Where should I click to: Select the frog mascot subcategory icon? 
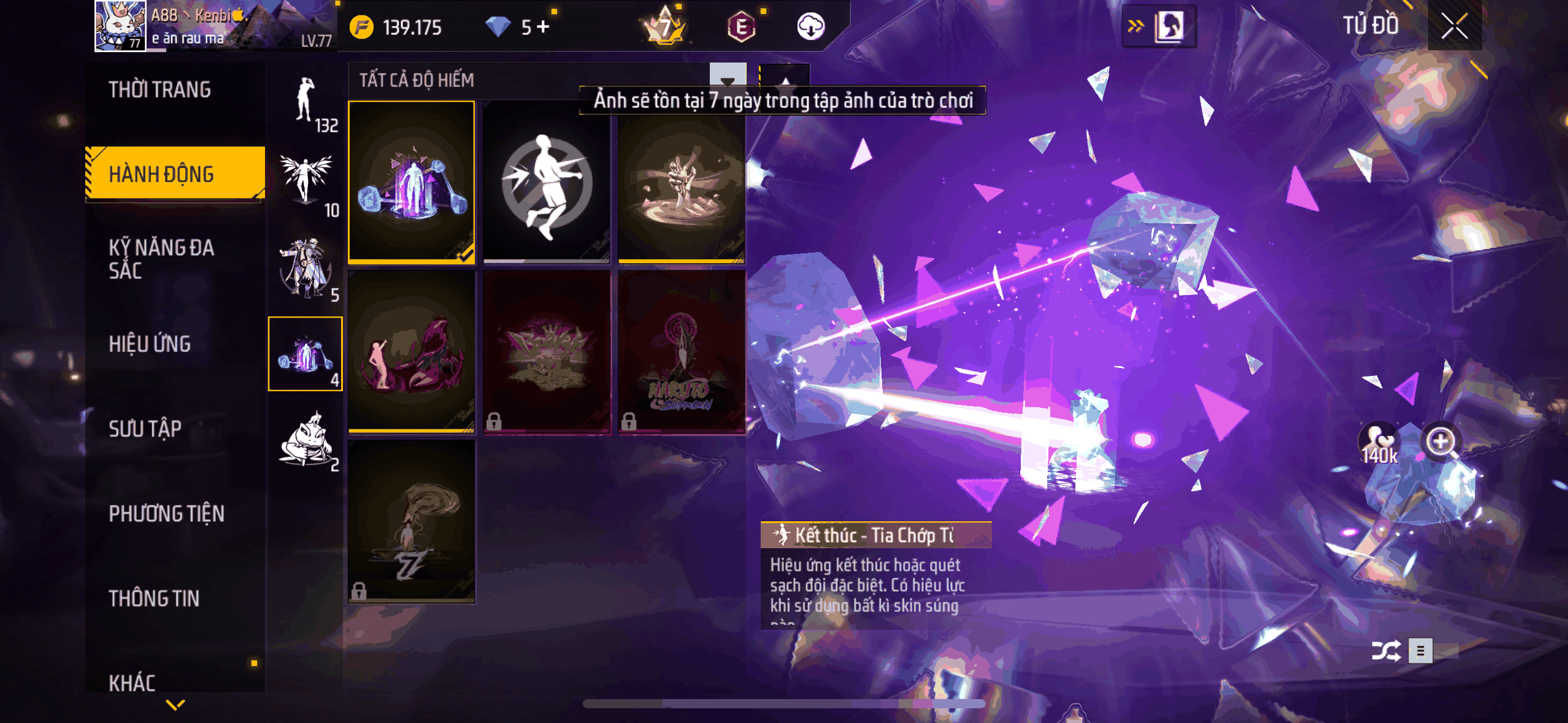click(306, 439)
